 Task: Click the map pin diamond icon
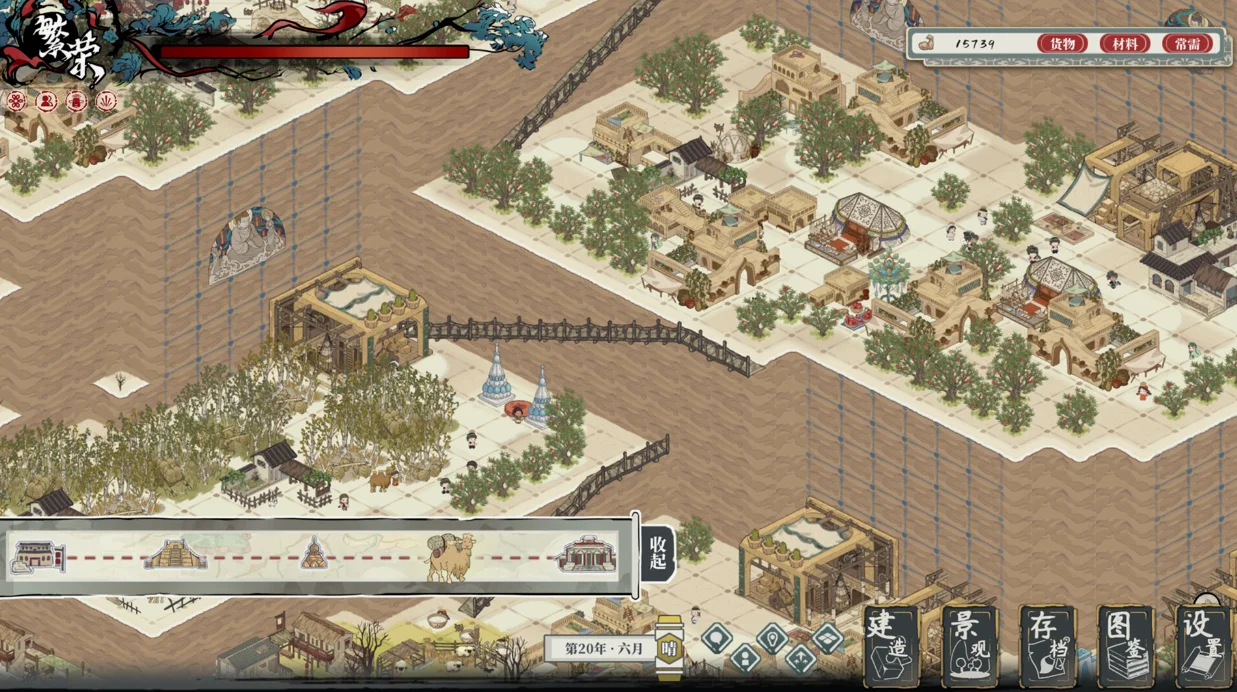[773, 636]
